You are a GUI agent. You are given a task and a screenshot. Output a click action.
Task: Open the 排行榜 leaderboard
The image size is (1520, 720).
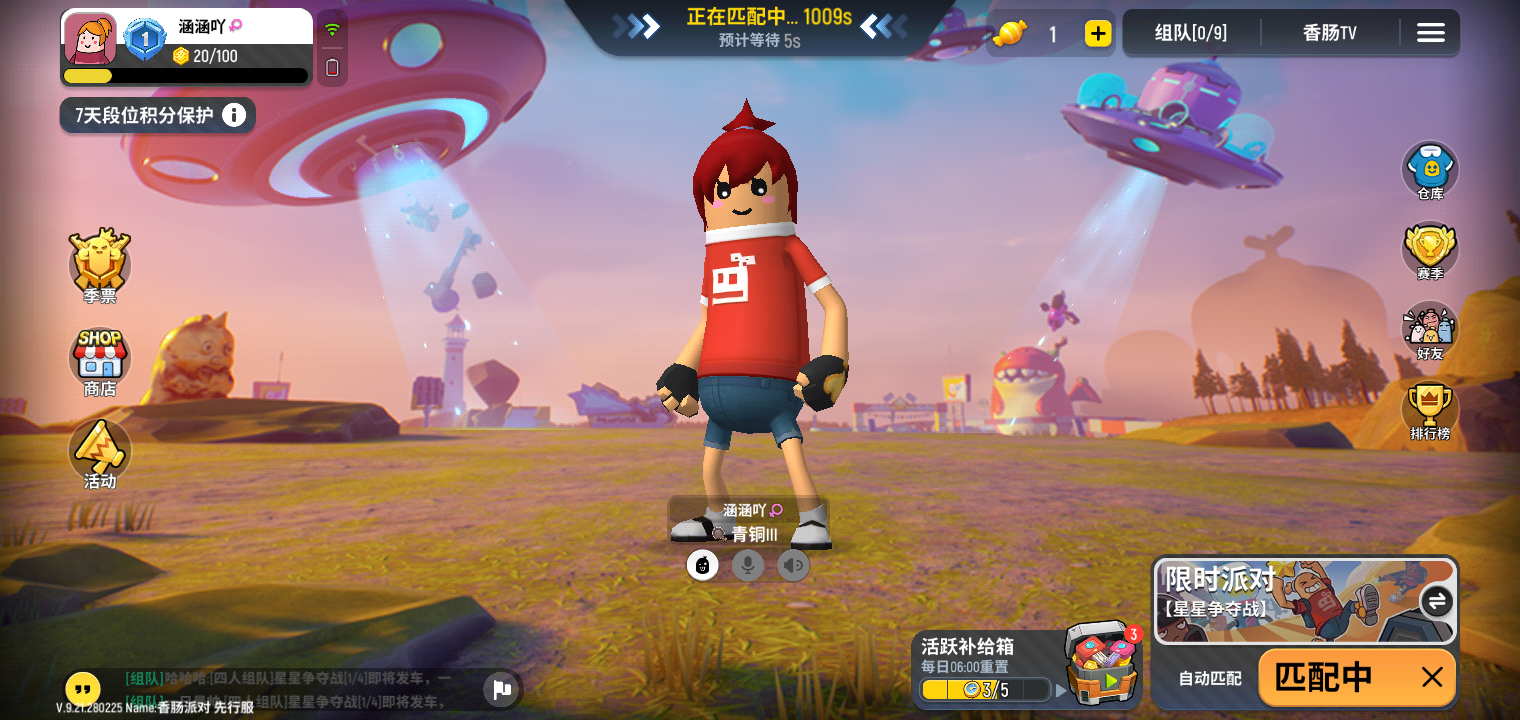coord(1429,410)
